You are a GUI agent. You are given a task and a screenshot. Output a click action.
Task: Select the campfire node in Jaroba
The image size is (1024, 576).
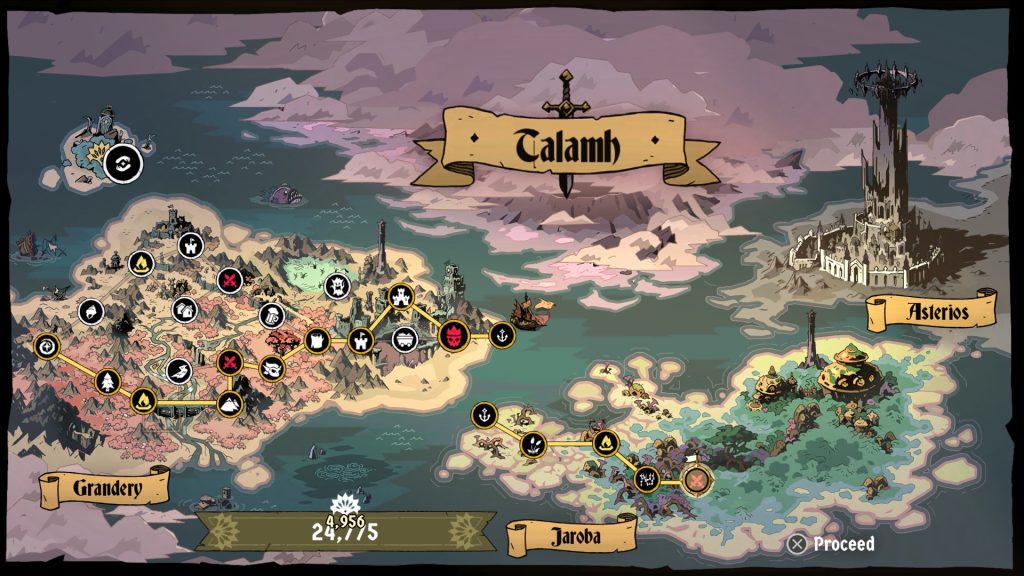coord(605,443)
